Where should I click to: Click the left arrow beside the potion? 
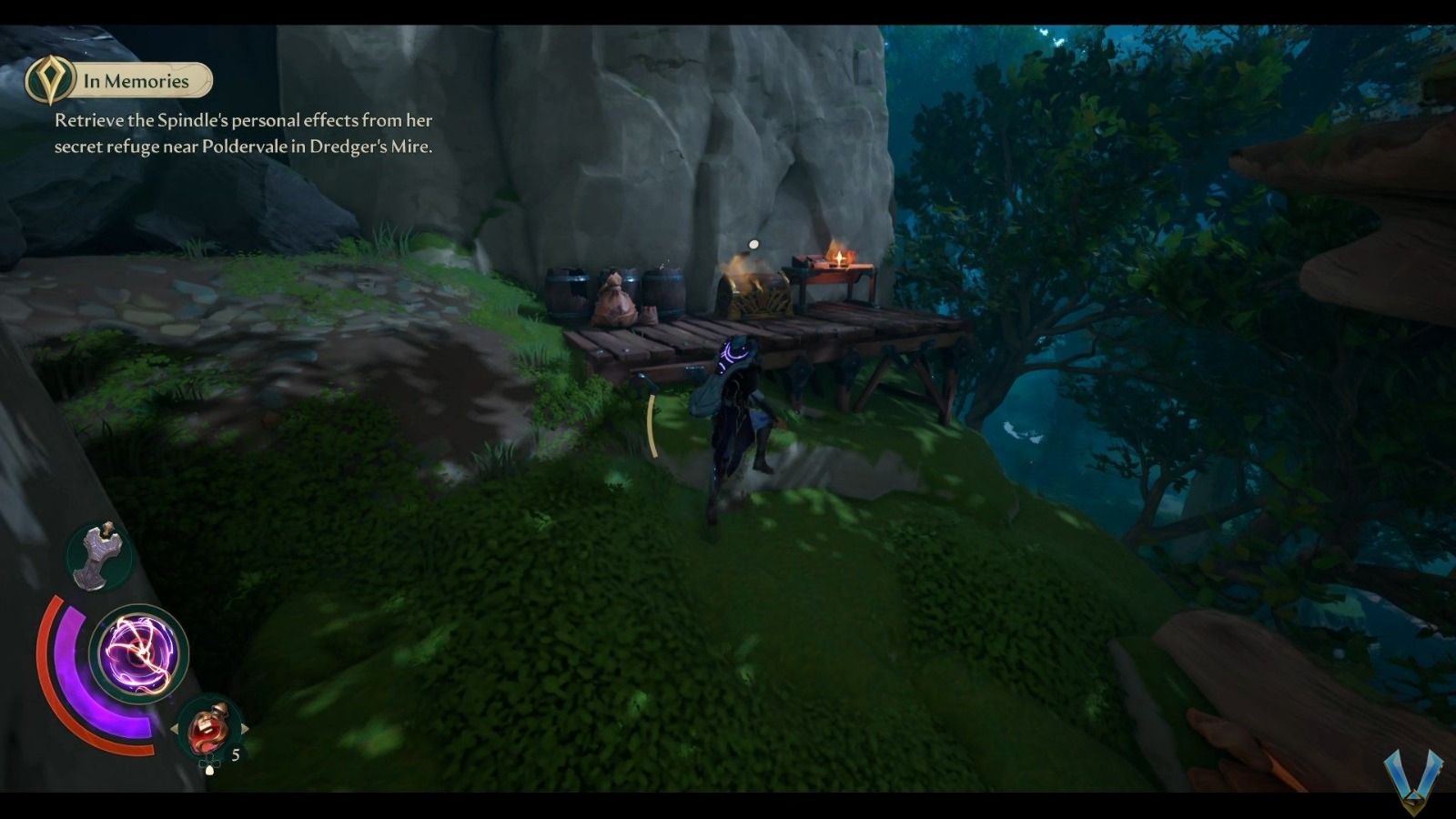(177, 727)
